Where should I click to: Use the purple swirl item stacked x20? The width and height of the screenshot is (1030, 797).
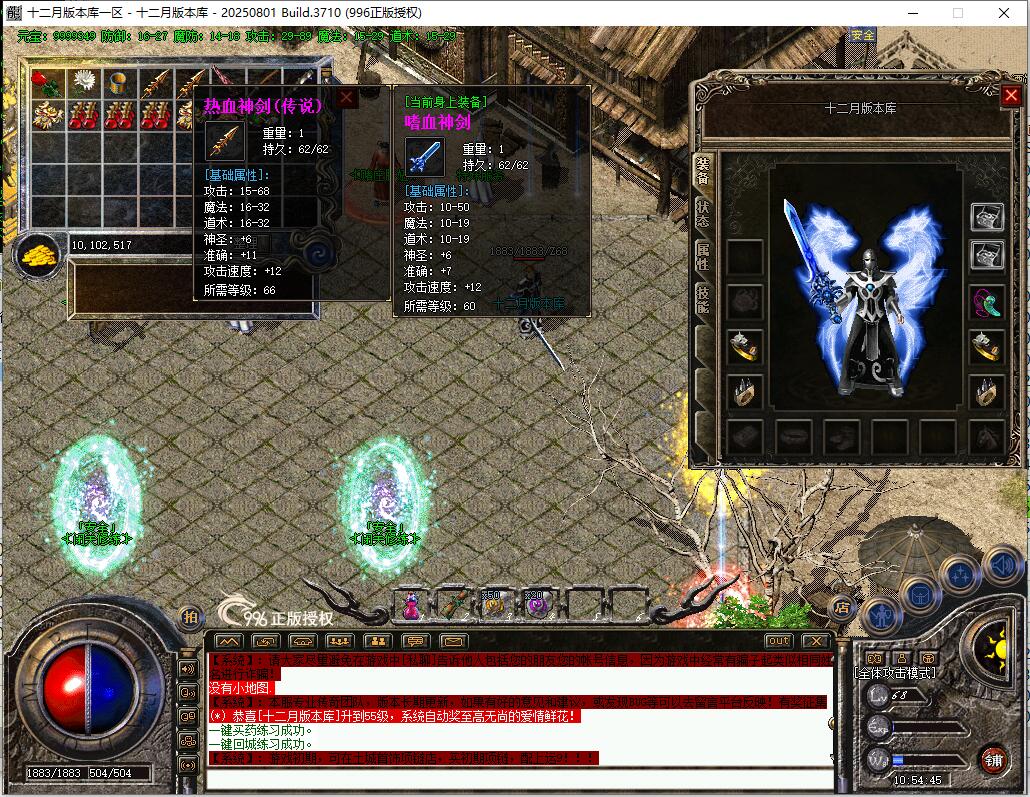(537, 604)
